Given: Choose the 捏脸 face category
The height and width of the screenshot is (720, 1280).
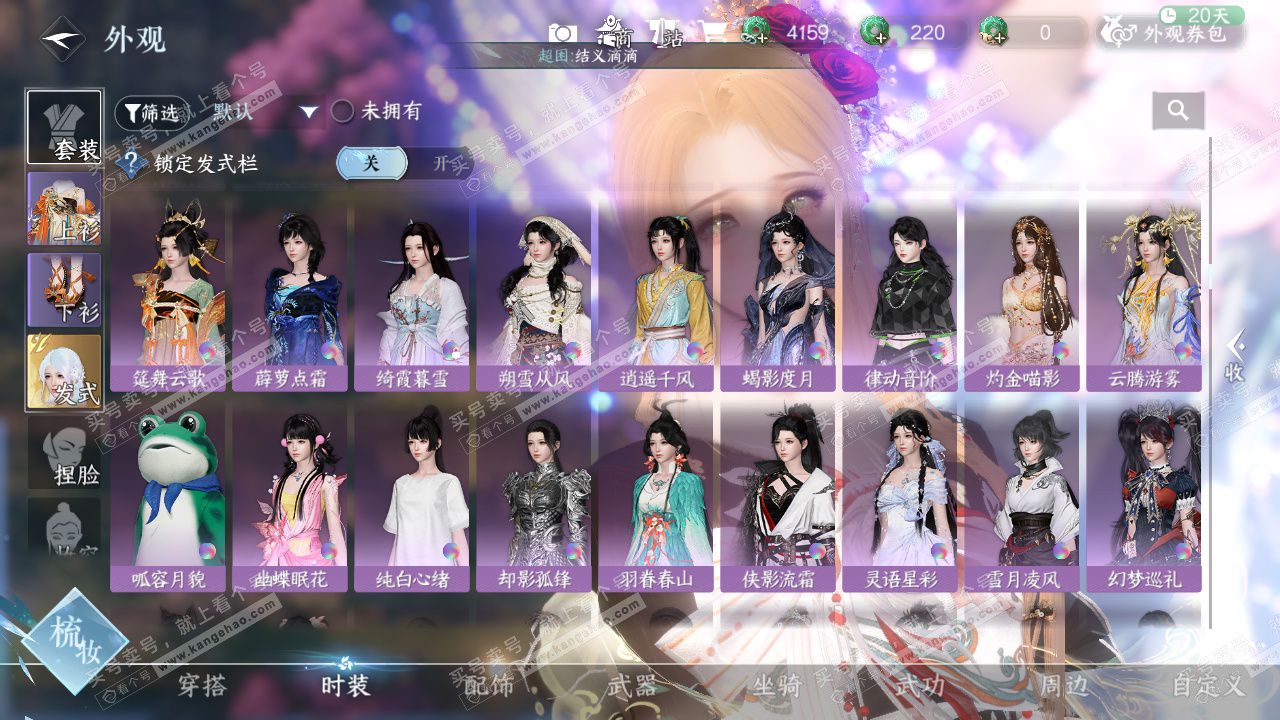Looking at the screenshot, I should click(x=65, y=454).
